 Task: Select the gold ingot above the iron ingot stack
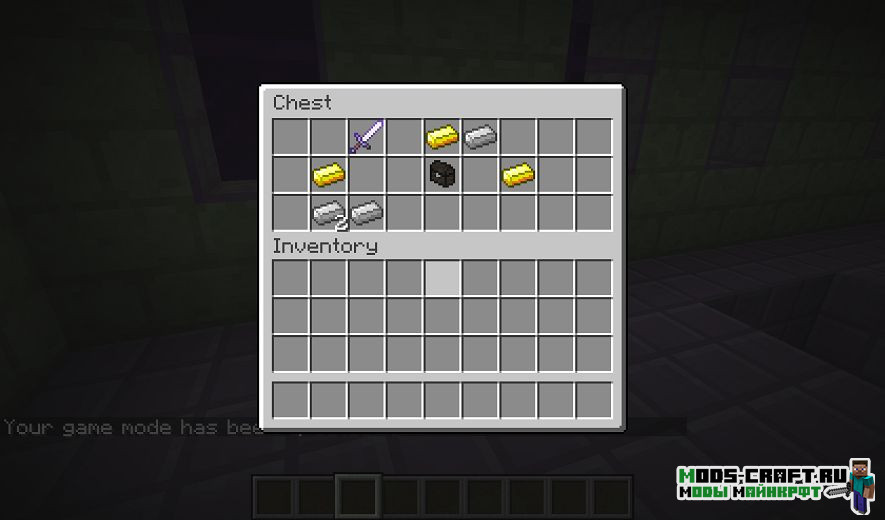tap(328, 174)
